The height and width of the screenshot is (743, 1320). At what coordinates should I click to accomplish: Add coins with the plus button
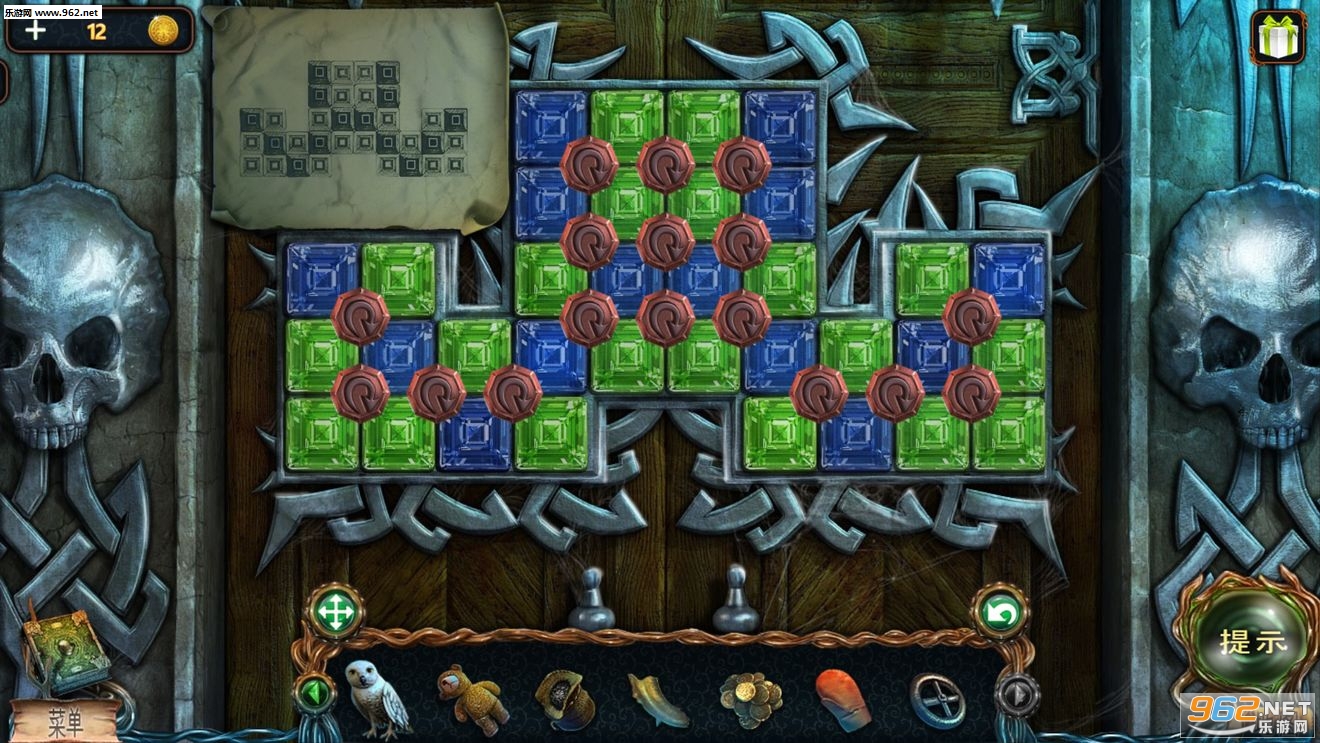pos(36,30)
